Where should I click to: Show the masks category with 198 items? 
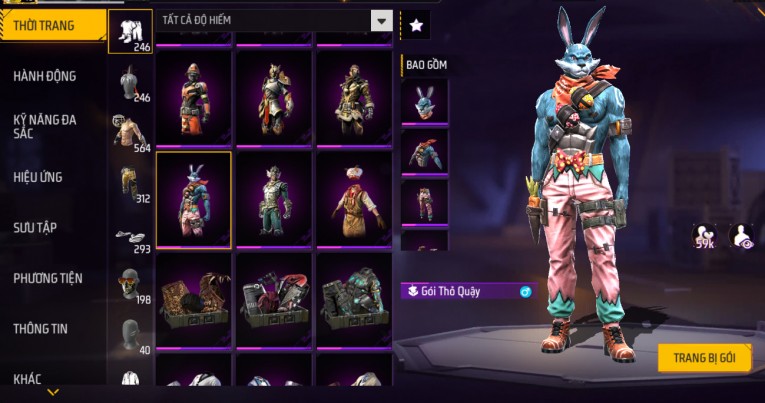tap(130, 284)
